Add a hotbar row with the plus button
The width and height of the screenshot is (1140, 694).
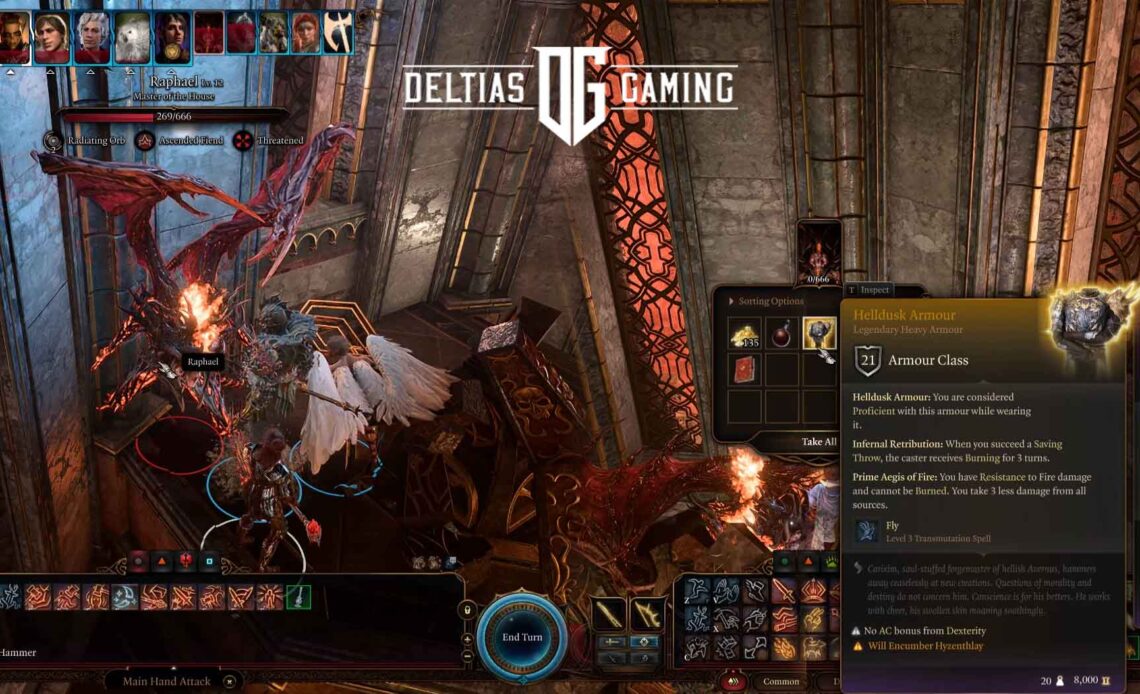click(467, 638)
